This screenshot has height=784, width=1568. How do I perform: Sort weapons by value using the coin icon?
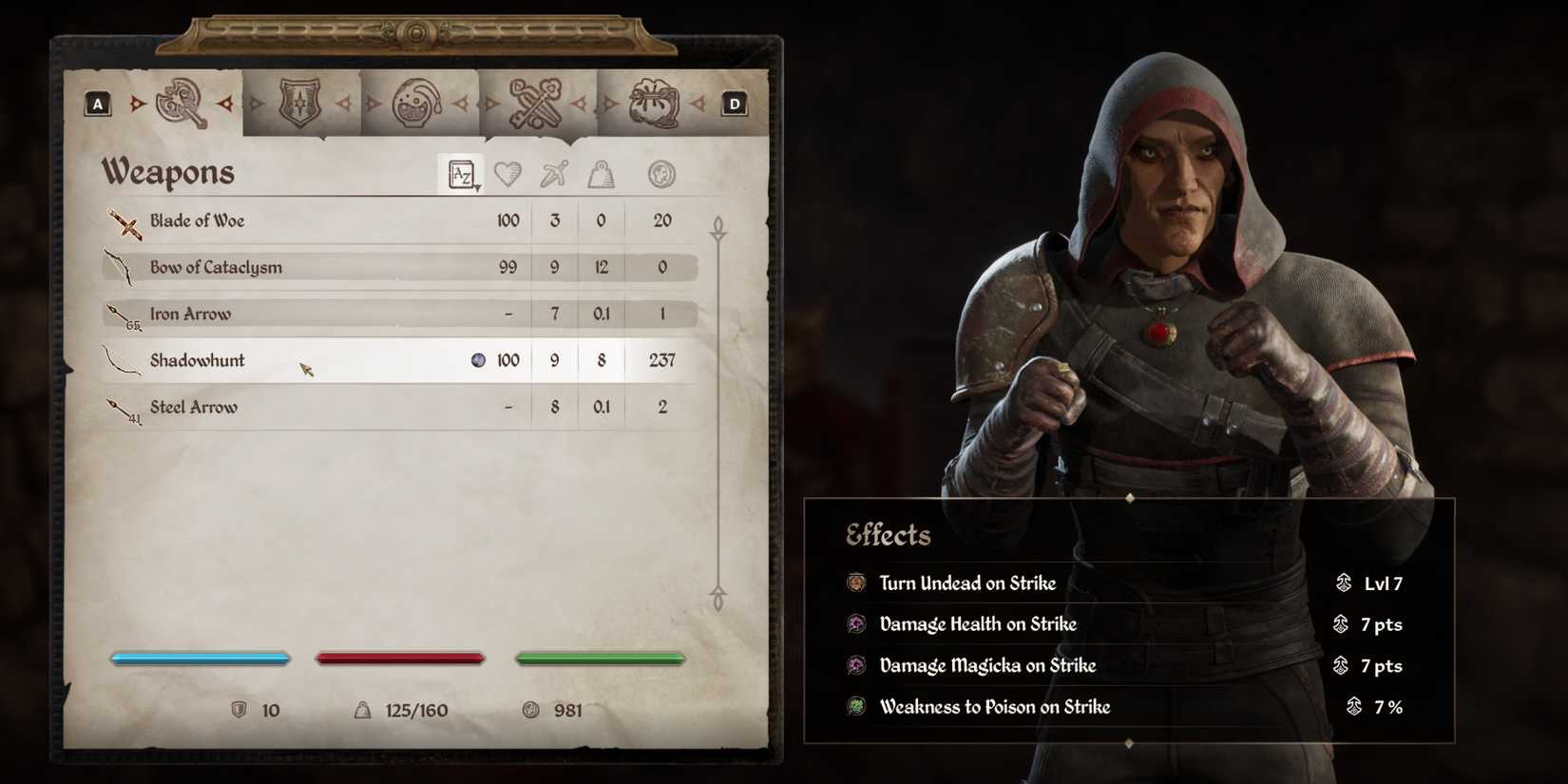point(660,173)
